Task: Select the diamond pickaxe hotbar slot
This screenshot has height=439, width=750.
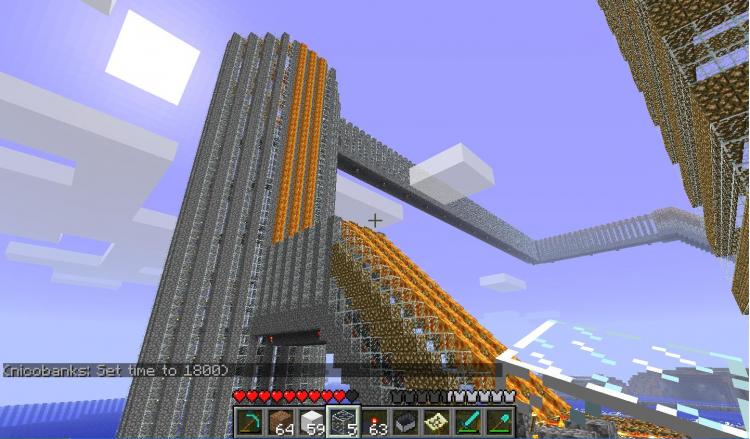Action: (250, 422)
